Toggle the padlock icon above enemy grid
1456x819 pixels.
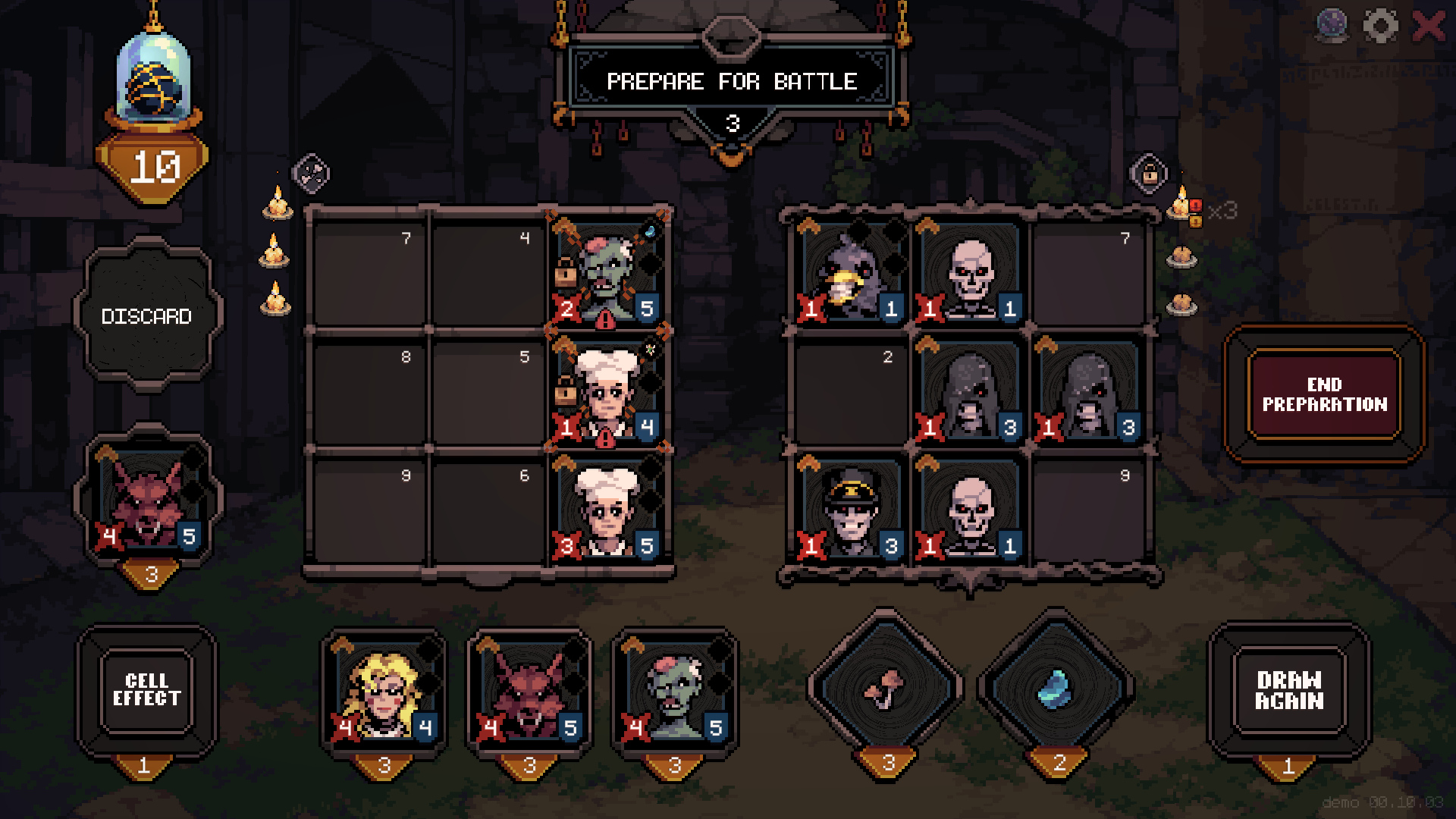(x=1150, y=174)
